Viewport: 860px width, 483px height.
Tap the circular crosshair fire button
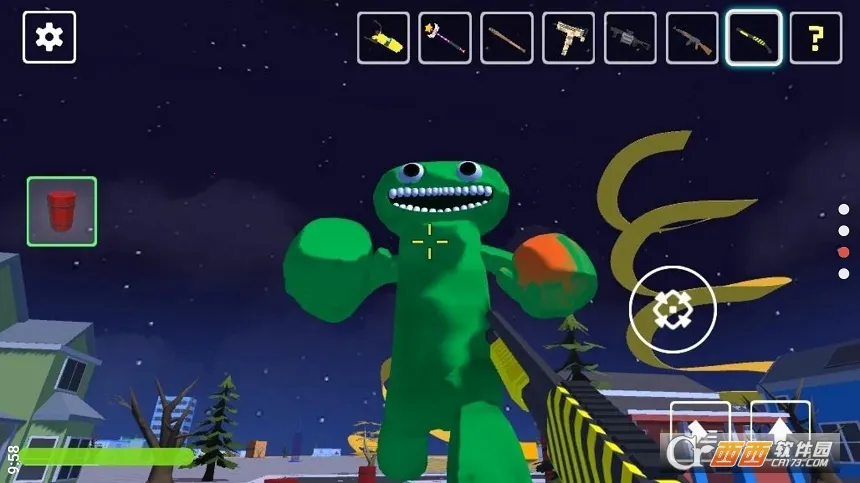(673, 310)
